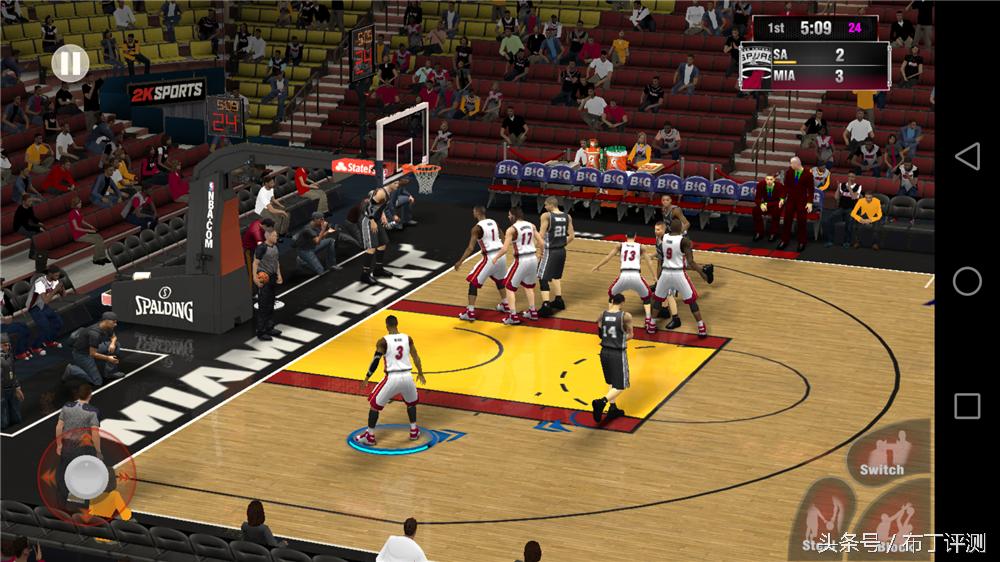Tap the Switch player button
The width and height of the screenshot is (1000, 562).
pyautogui.click(x=887, y=456)
